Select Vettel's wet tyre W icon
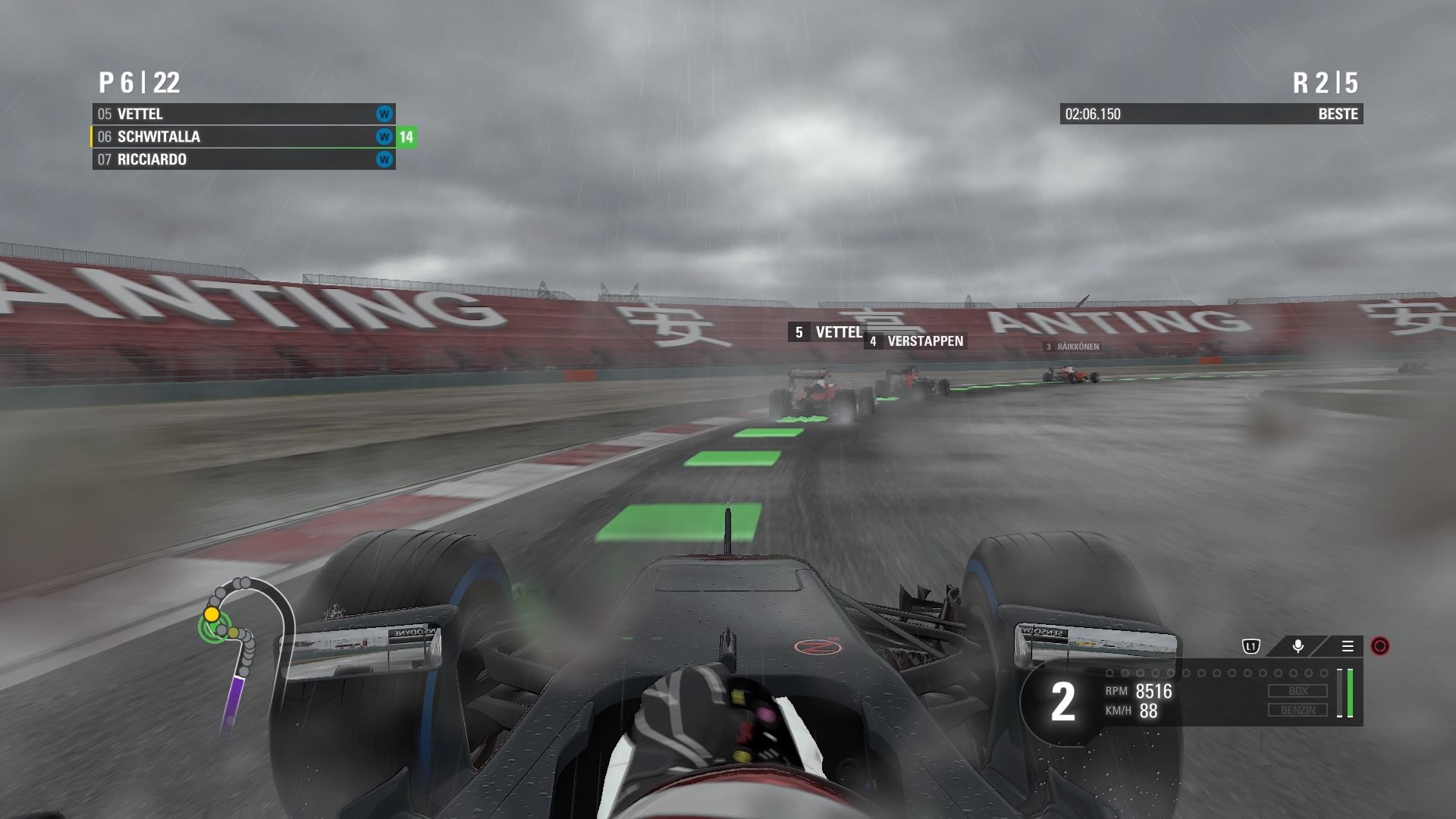The height and width of the screenshot is (819, 1456). click(x=383, y=114)
